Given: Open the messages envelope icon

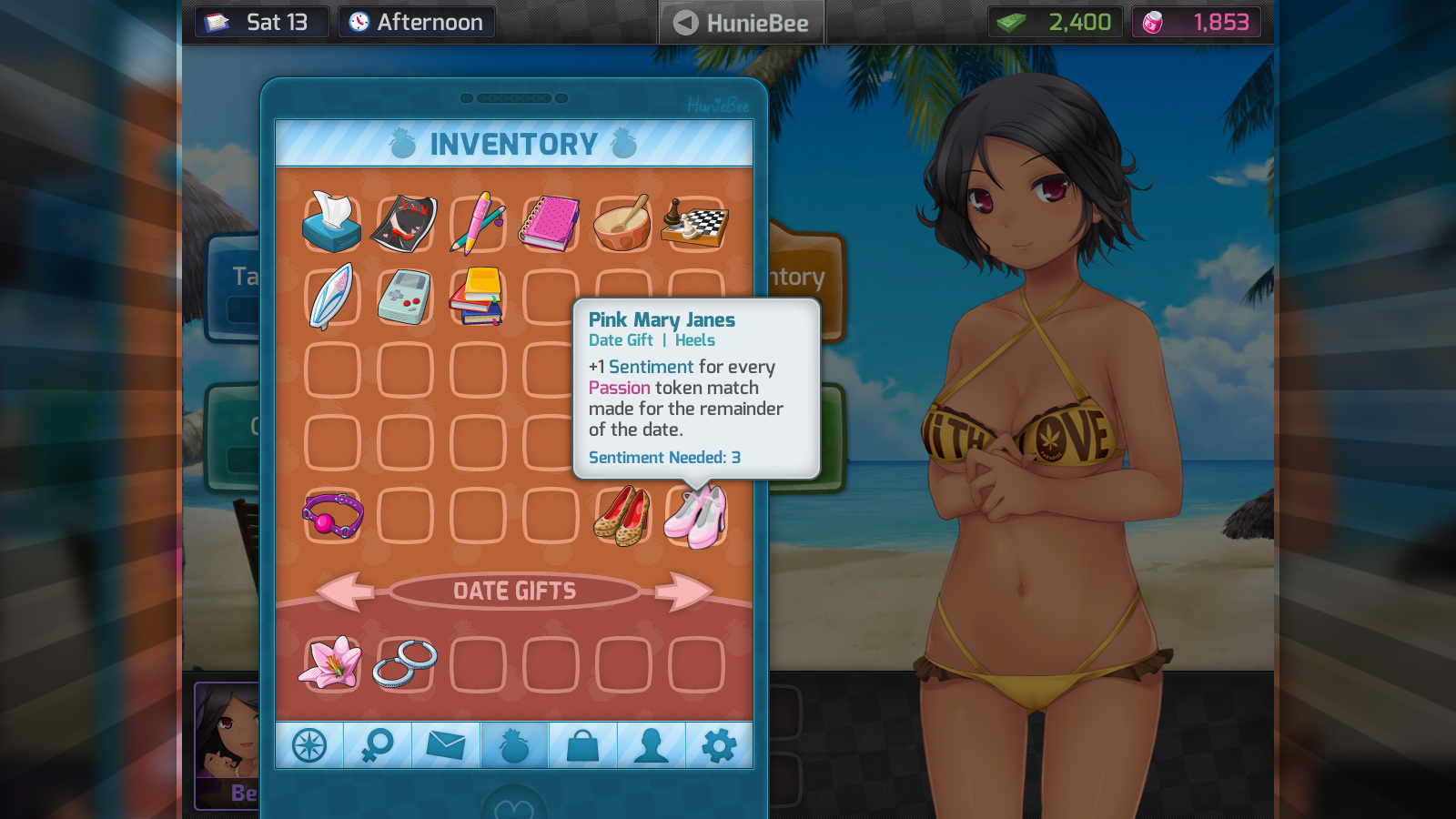Looking at the screenshot, I should pyautogui.click(x=446, y=744).
